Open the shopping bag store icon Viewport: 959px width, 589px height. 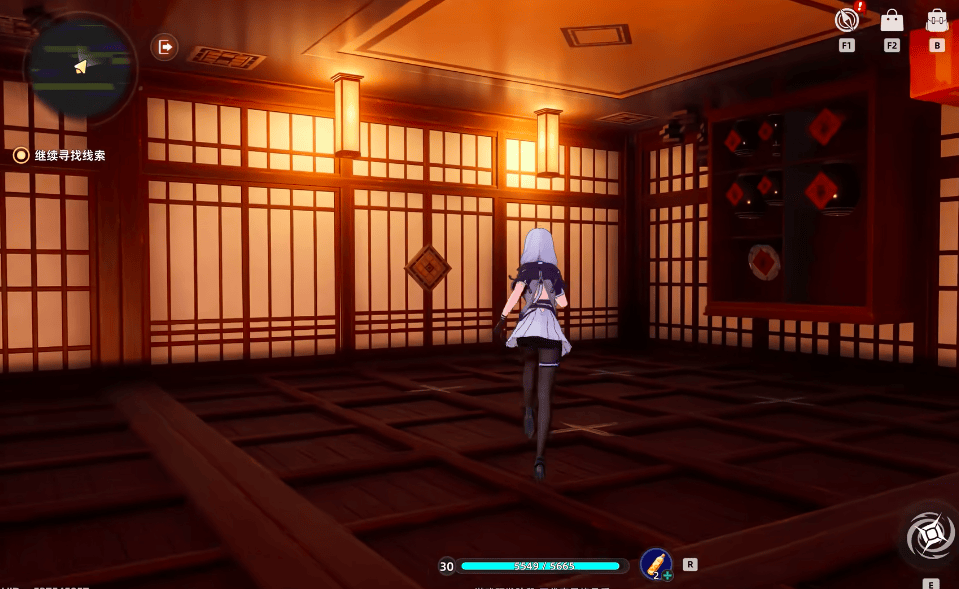(891, 20)
